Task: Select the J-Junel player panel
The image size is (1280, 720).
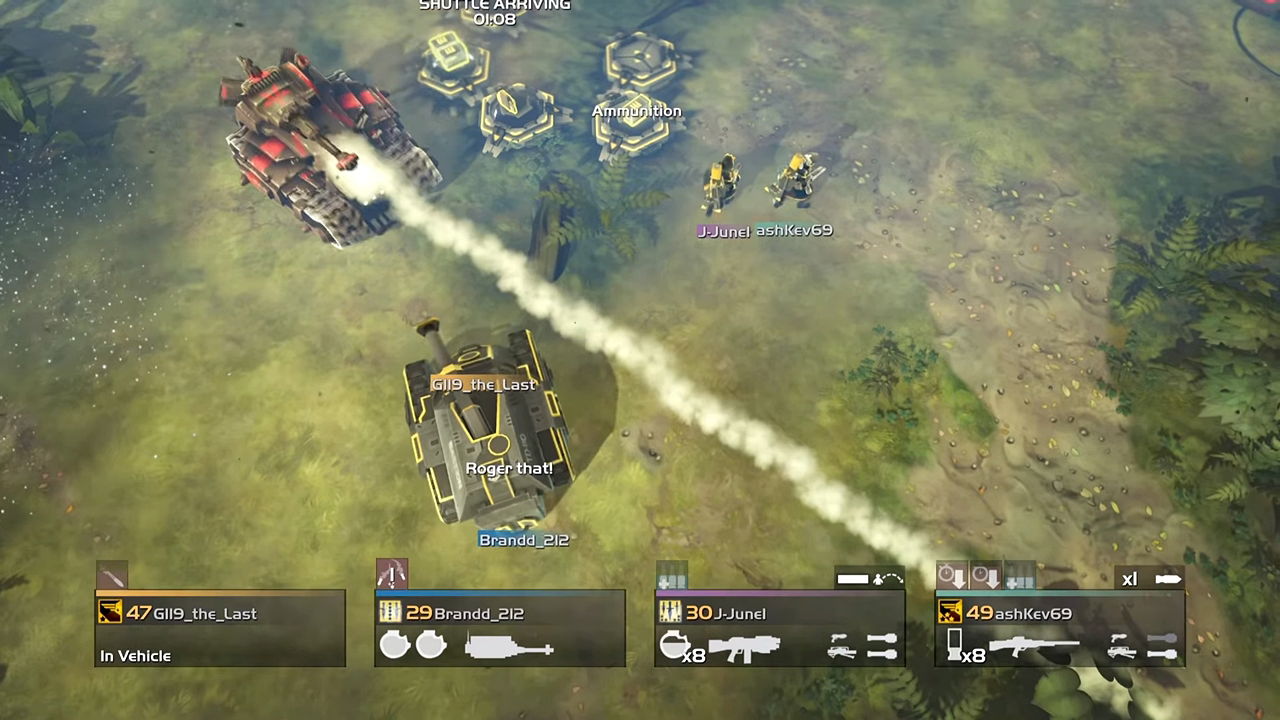Action: tap(780, 628)
